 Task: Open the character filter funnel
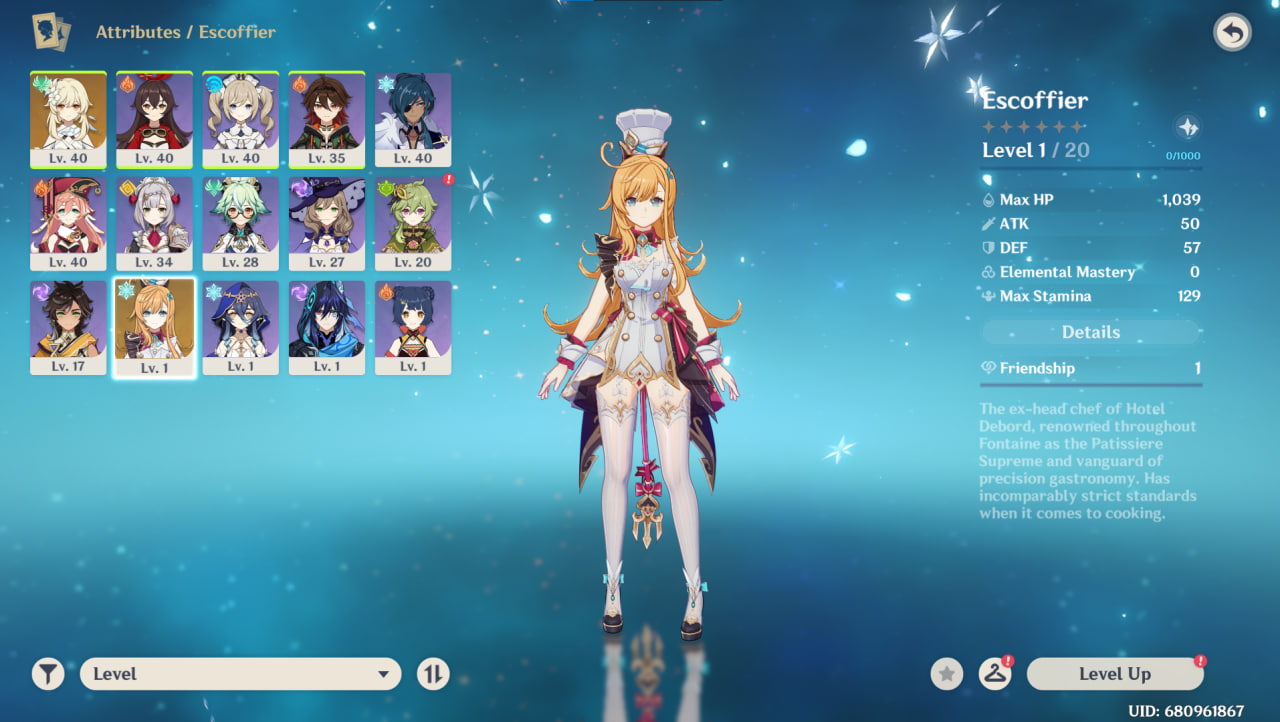[47, 674]
